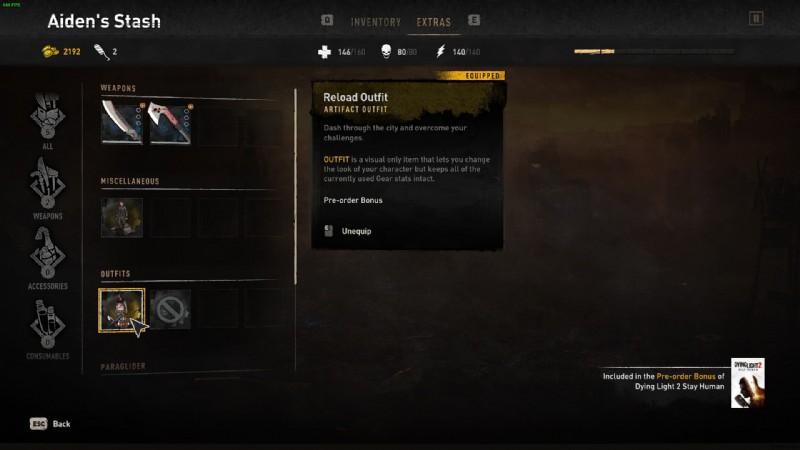Image resolution: width=800 pixels, height=450 pixels.
Task: Select the axe weapon slot
Action: pos(170,122)
